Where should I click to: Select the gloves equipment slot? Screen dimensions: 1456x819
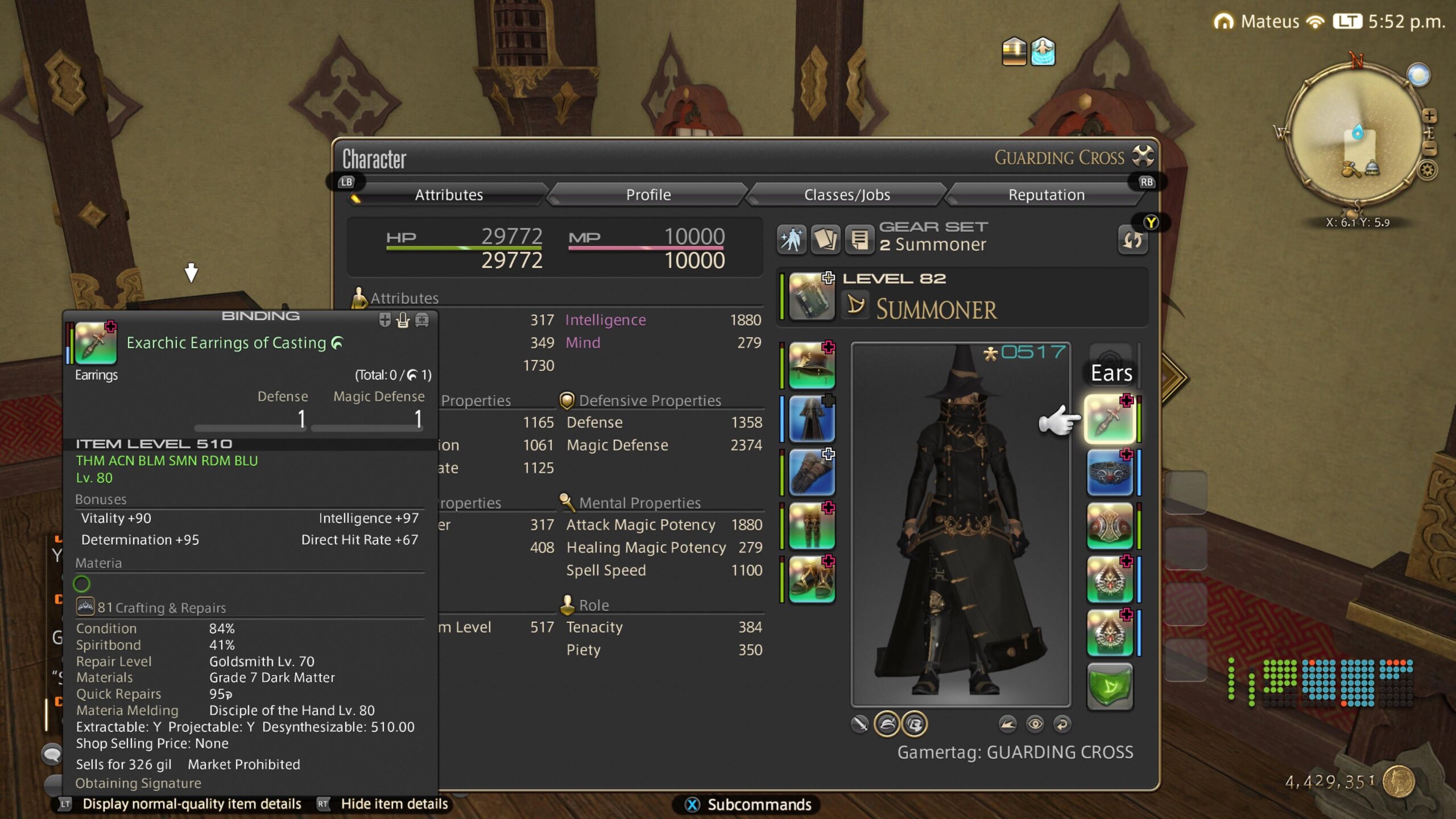812,473
